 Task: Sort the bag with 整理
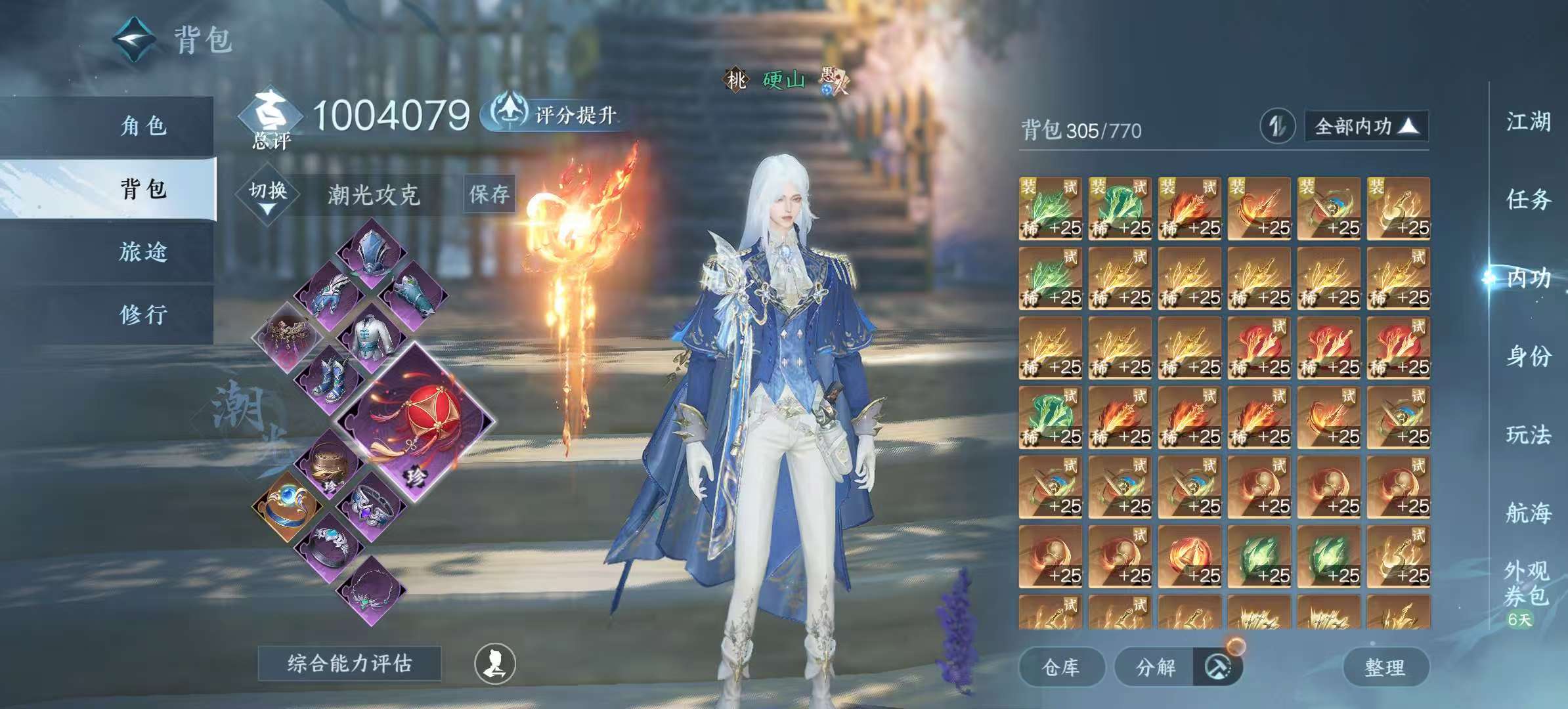1385,668
